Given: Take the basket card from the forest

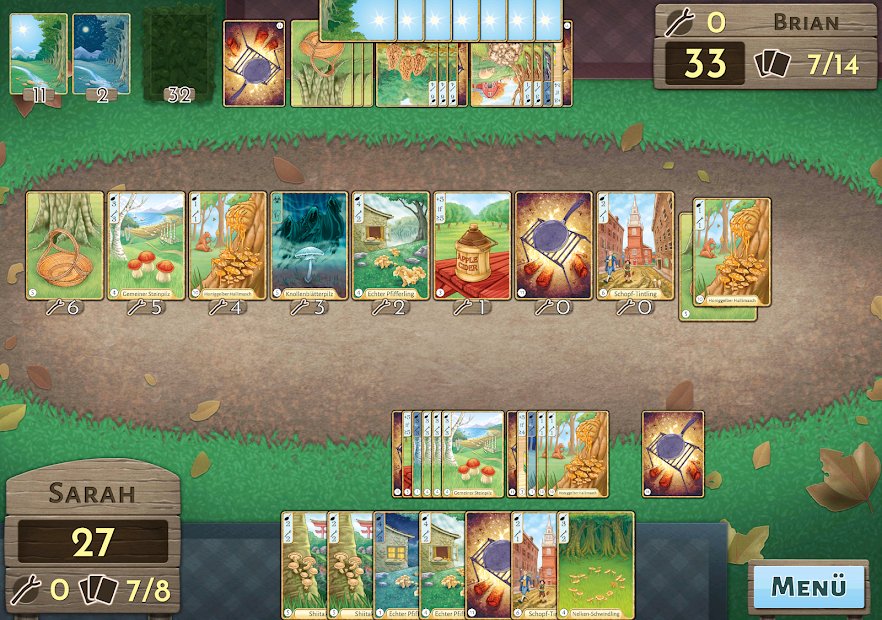Looking at the screenshot, I should tap(65, 245).
